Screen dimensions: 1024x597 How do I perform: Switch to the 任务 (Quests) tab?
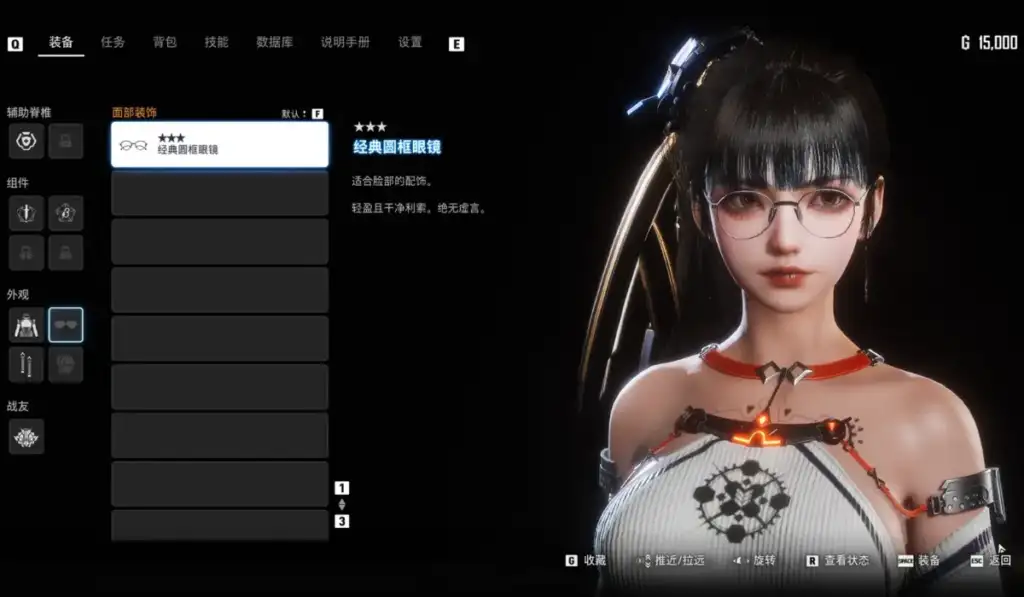coord(113,43)
